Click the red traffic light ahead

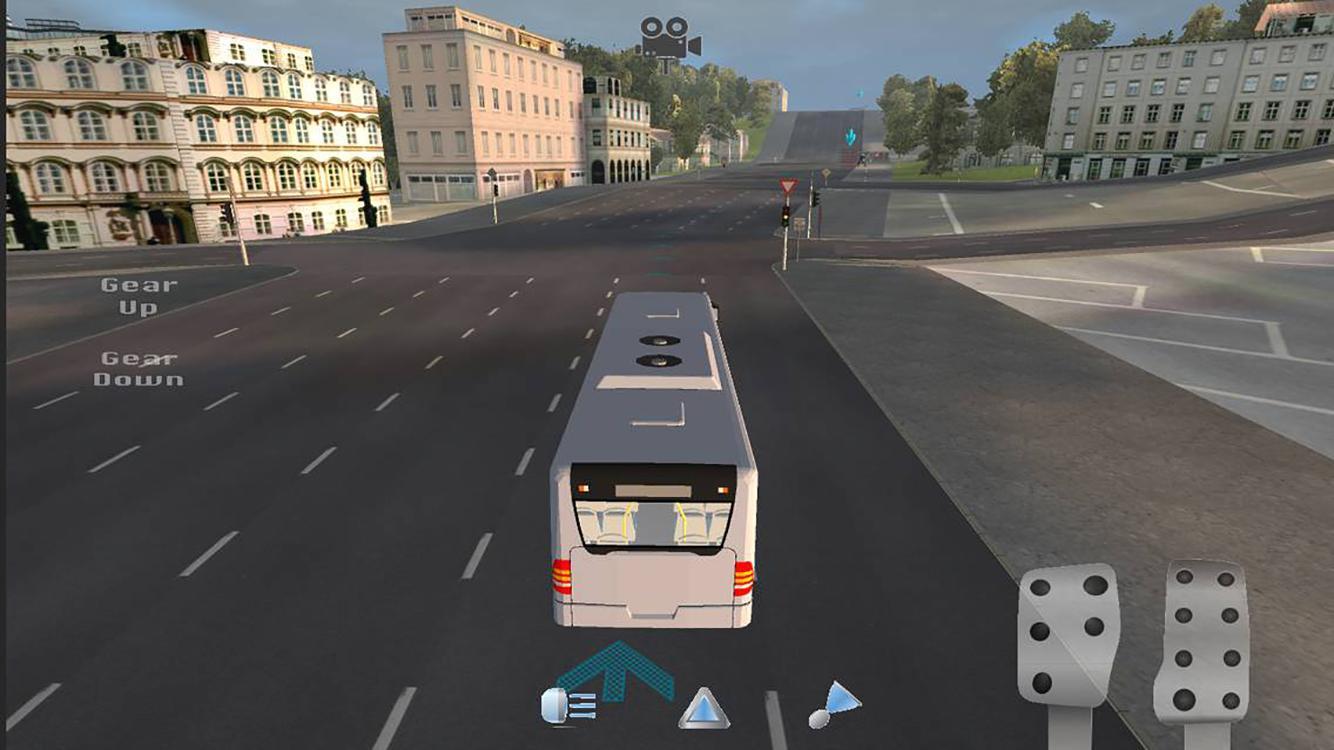[786, 213]
